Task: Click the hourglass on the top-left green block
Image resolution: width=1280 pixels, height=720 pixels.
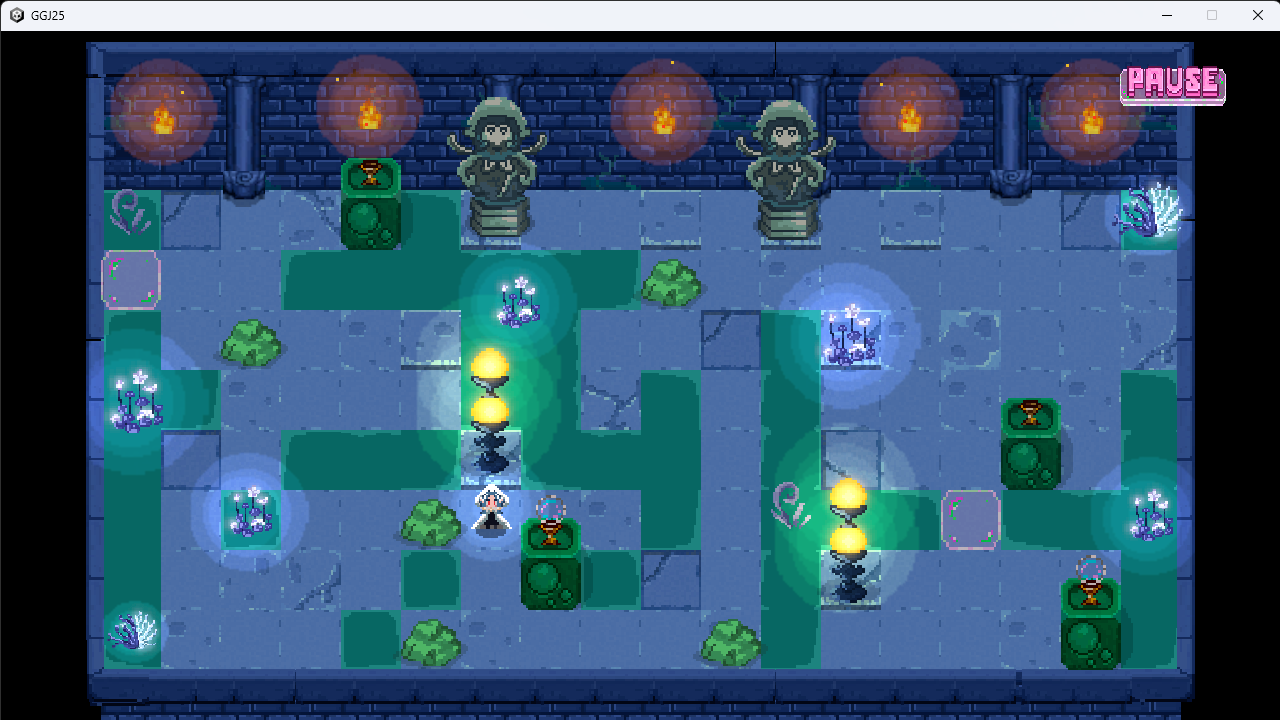Action: (x=371, y=174)
